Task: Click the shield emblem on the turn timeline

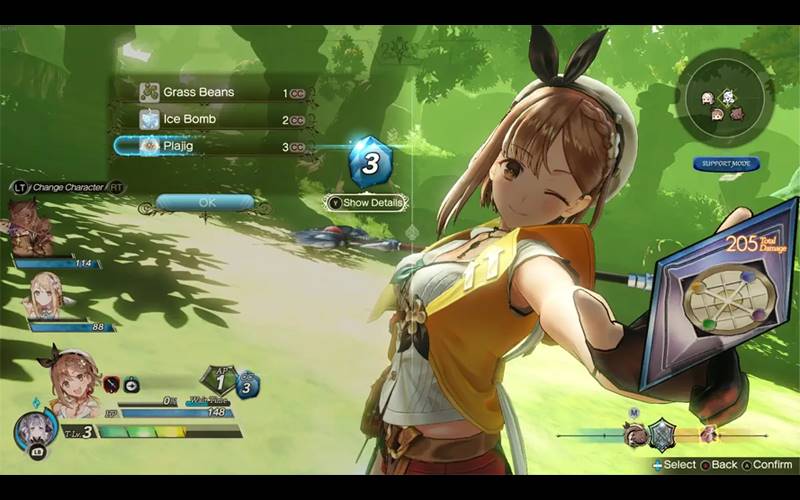Action: pyautogui.click(x=662, y=434)
